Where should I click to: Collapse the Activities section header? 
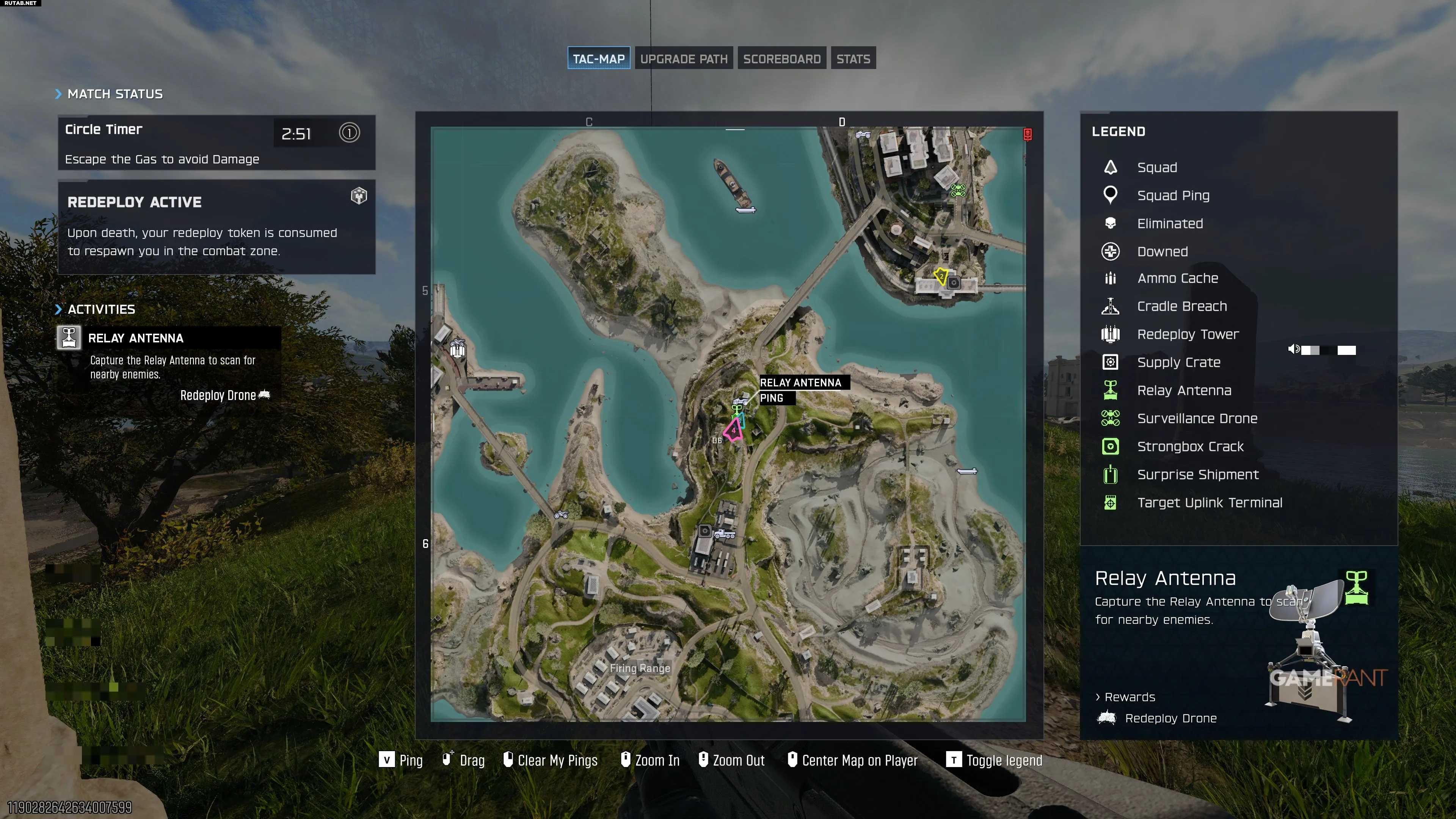point(96,309)
